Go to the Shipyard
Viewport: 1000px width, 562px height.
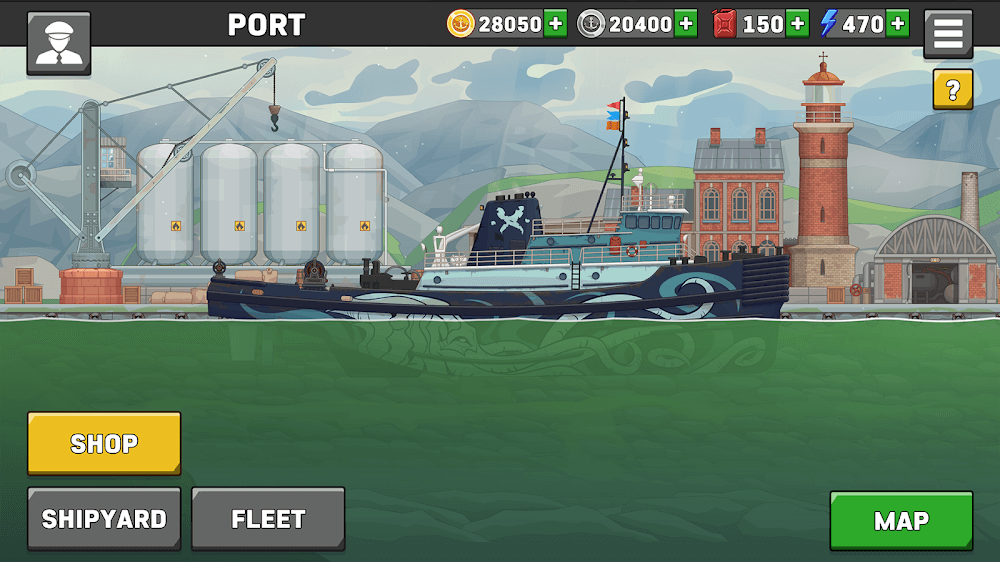coord(104,519)
